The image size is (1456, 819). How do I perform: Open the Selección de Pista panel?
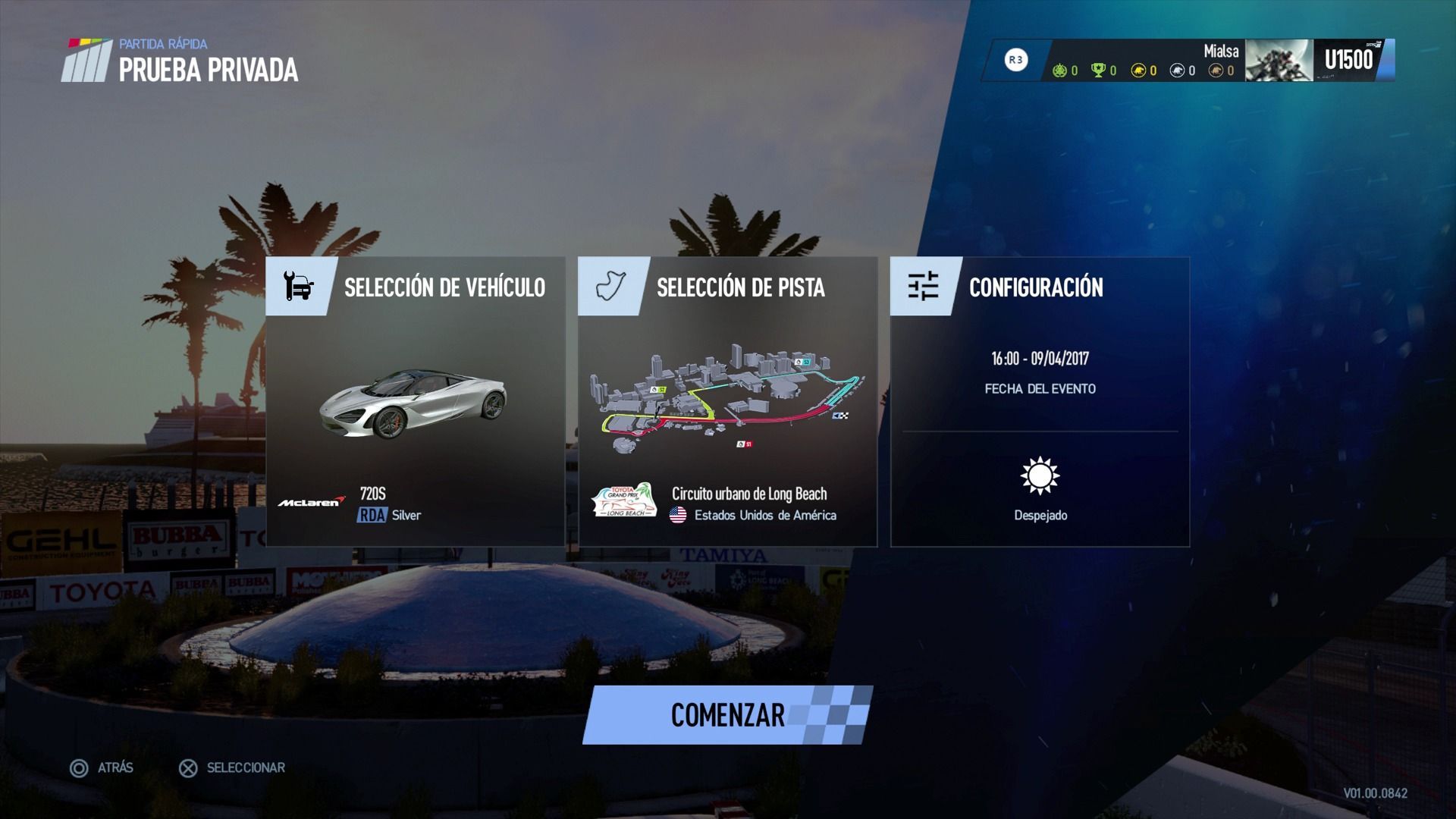click(x=727, y=401)
